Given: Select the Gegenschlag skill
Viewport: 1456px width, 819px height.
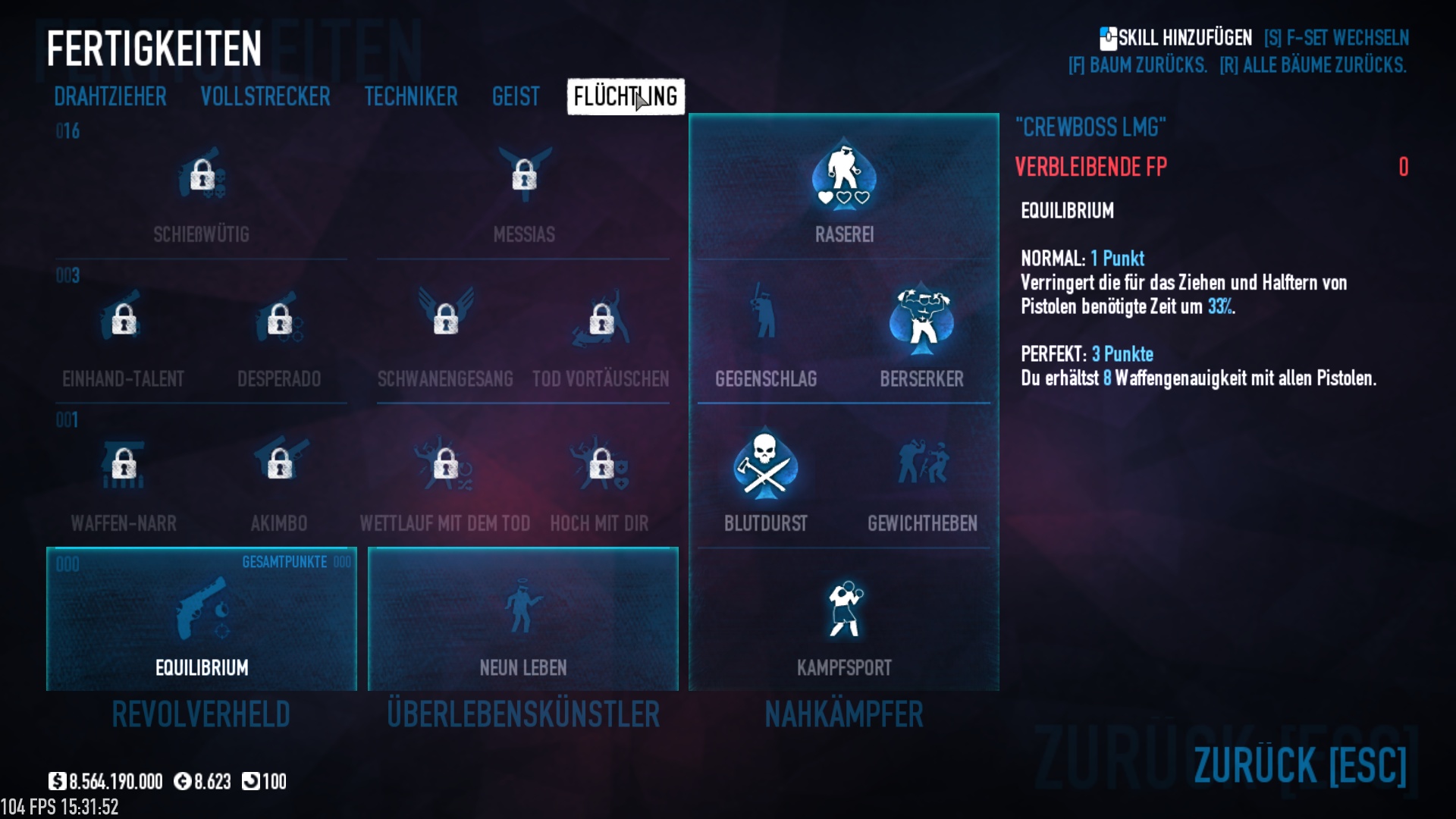Looking at the screenshot, I should [765, 320].
